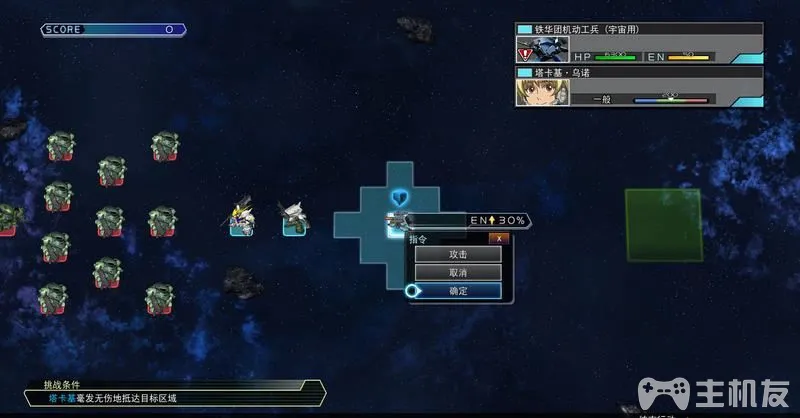The width and height of the screenshot is (800, 418).
Task: Close the 指令 command menu with X
Action: click(x=499, y=239)
